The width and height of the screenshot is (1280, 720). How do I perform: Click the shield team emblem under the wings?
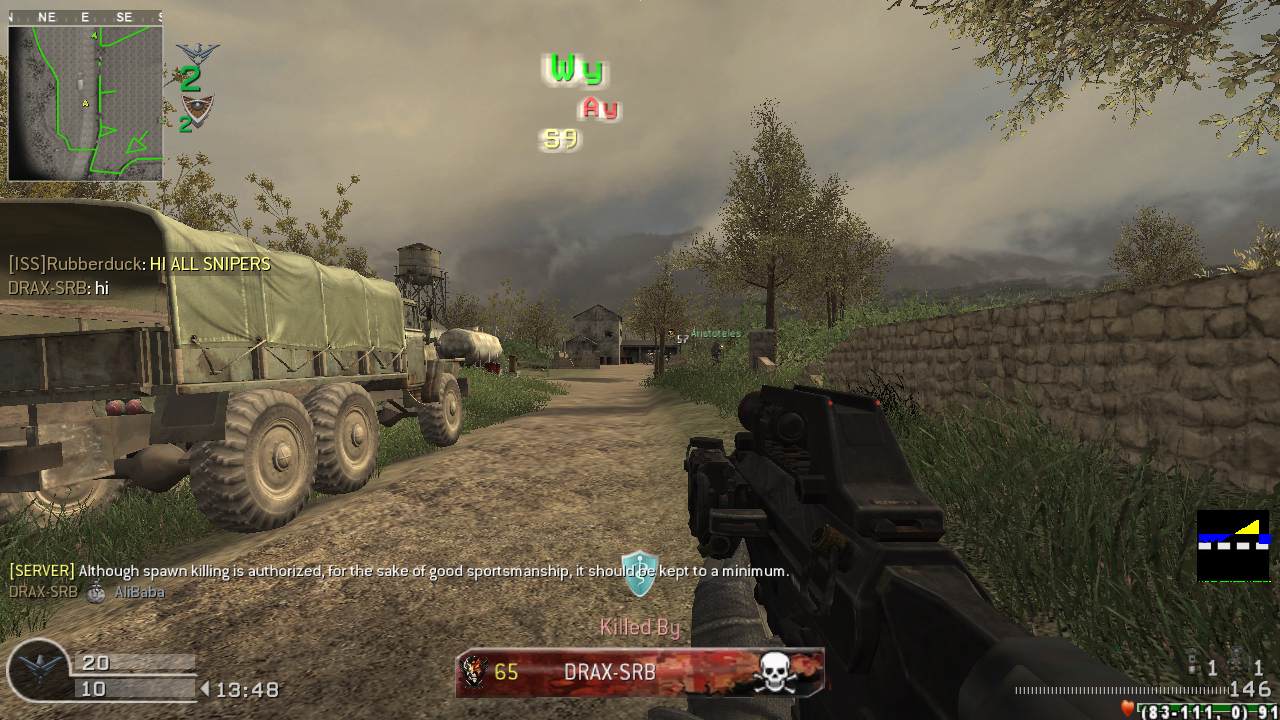pos(197,108)
